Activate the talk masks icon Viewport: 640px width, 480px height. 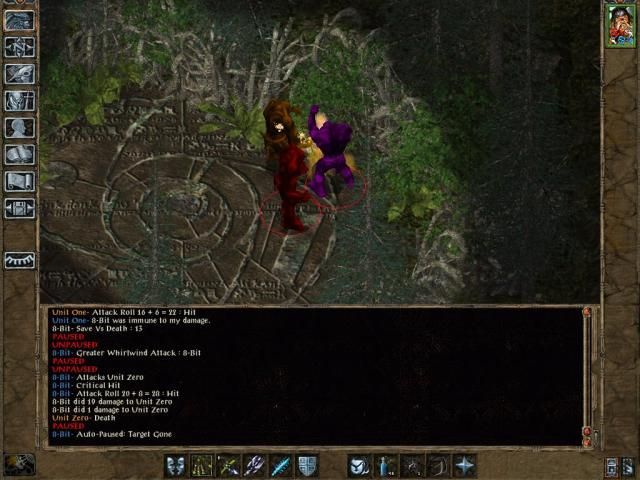[176, 465]
